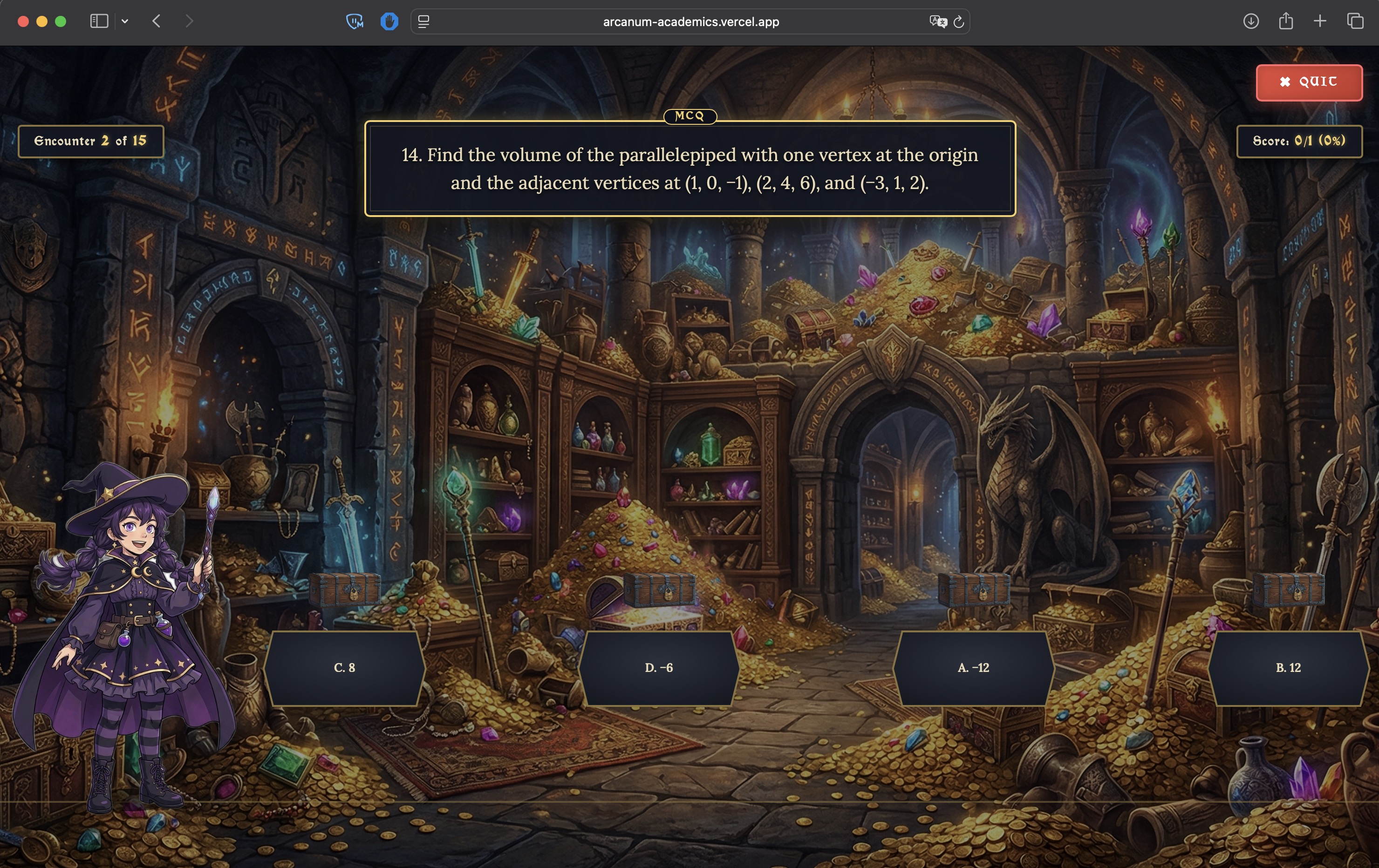Pick answer A. −12
The height and width of the screenshot is (868, 1379).
pos(973,668)
